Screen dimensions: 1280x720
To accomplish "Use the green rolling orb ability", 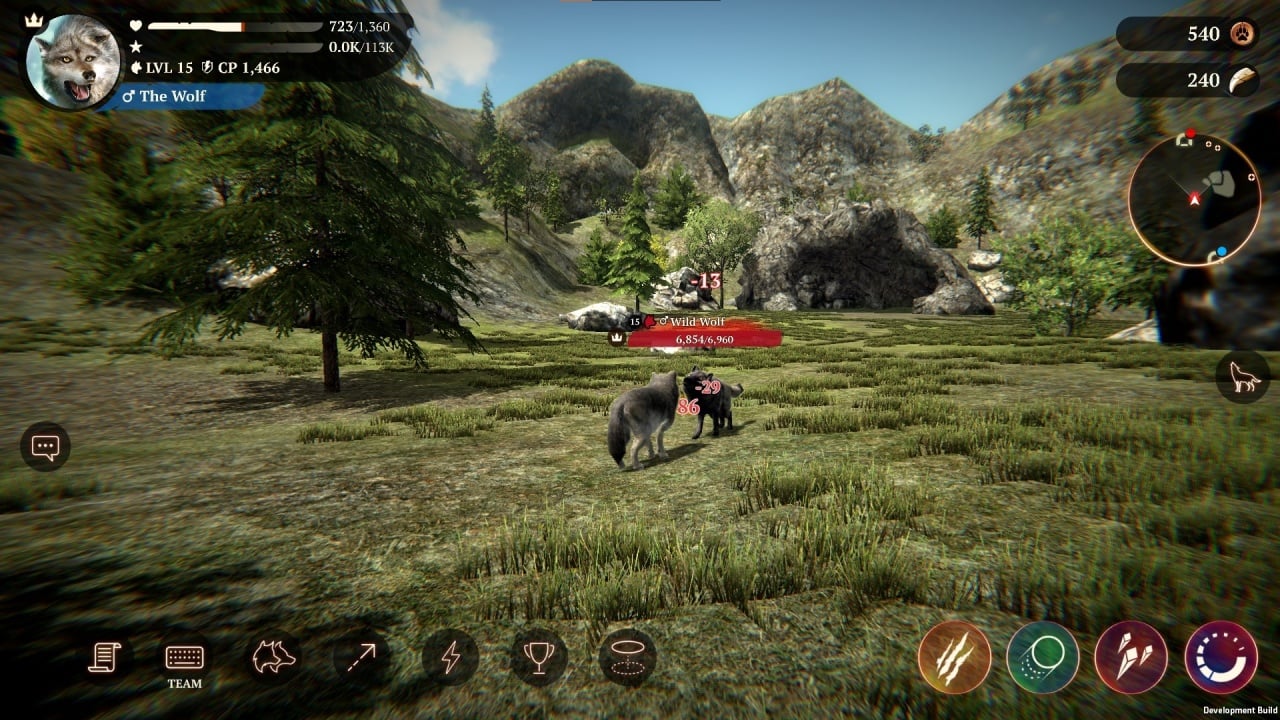I will click(x=1042, y=657).
